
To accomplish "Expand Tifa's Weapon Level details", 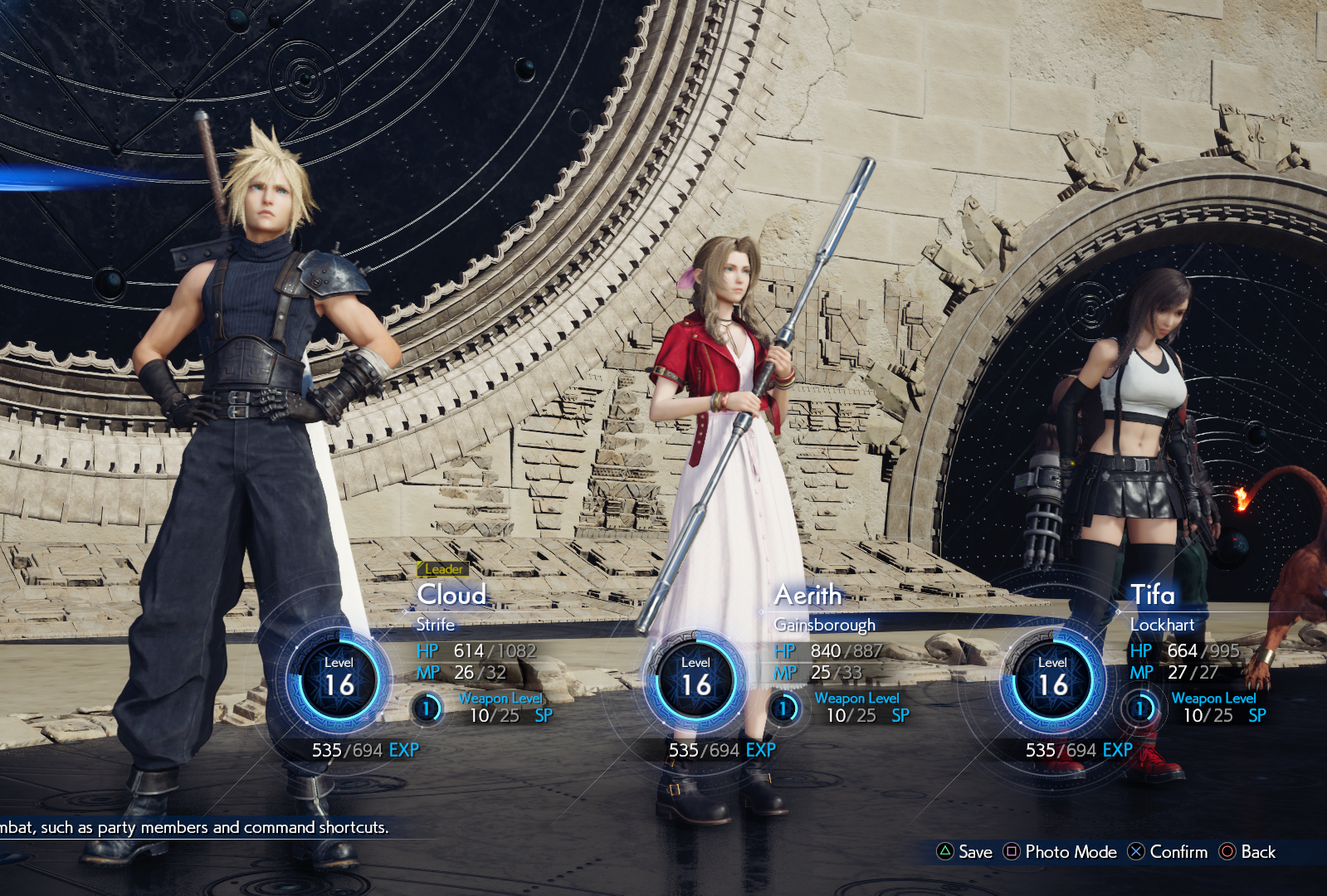I will tap(1214, 698).
